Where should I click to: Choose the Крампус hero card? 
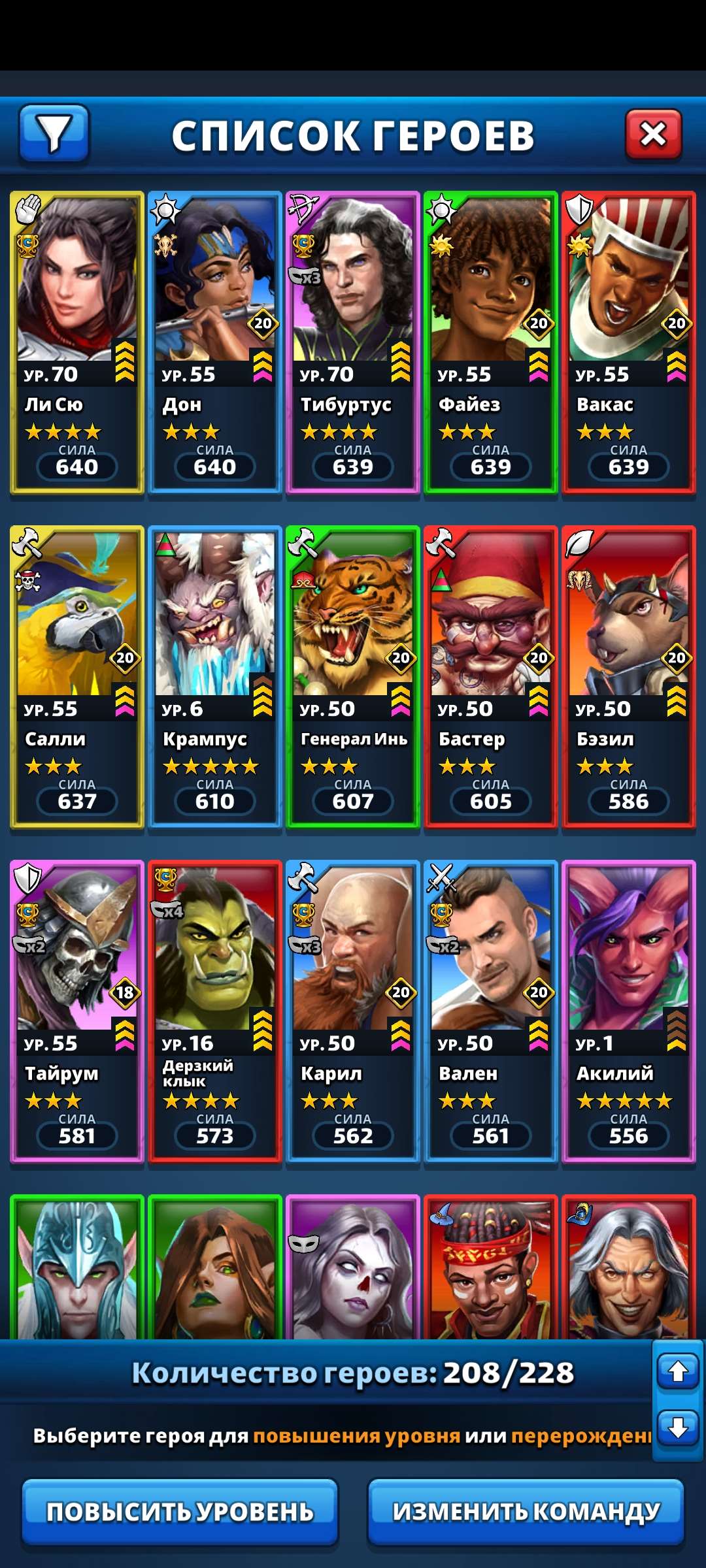[215, 677]
